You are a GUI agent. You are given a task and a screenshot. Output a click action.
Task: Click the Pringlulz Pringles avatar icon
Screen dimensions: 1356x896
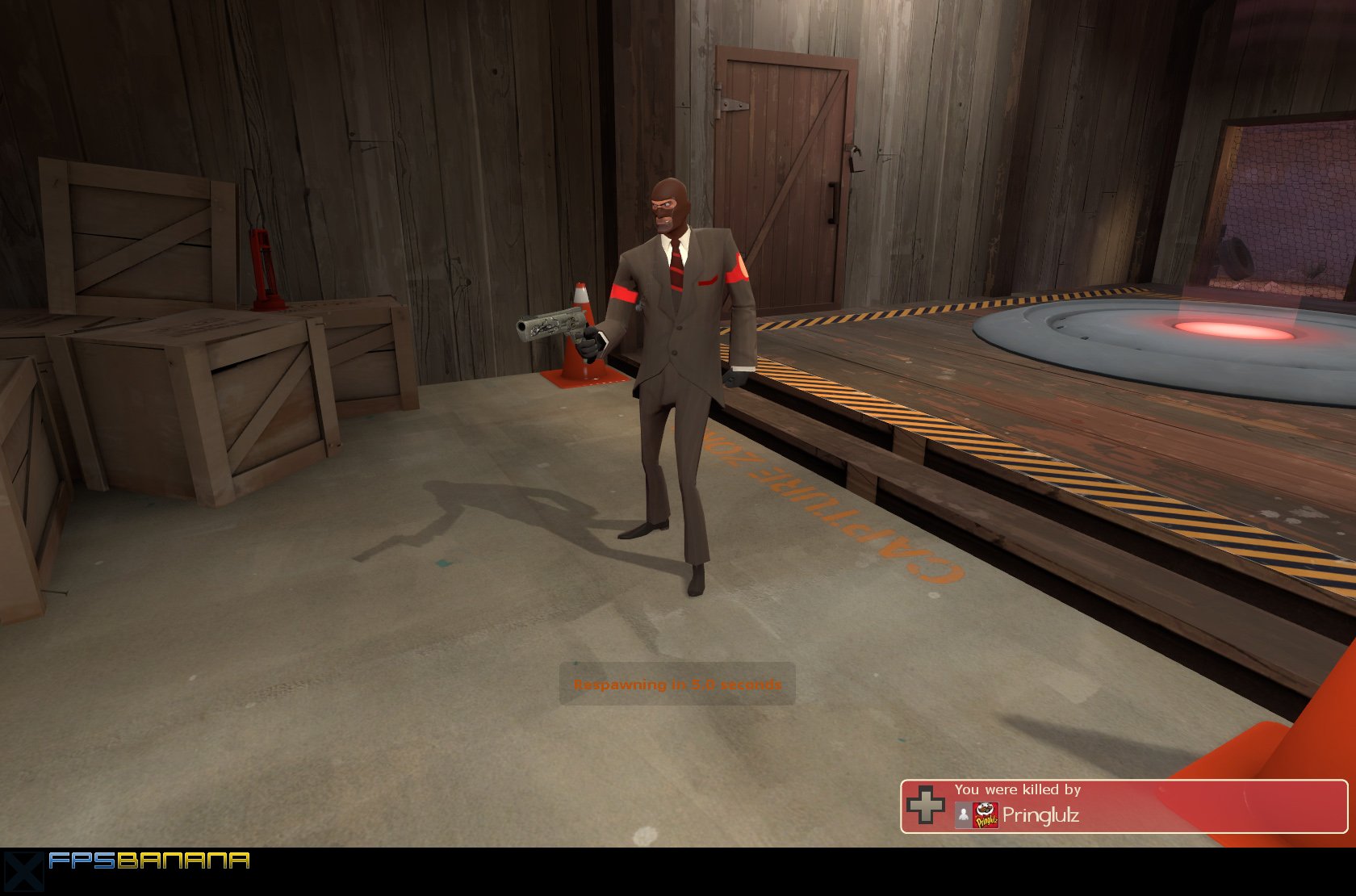tap(984, 814)
